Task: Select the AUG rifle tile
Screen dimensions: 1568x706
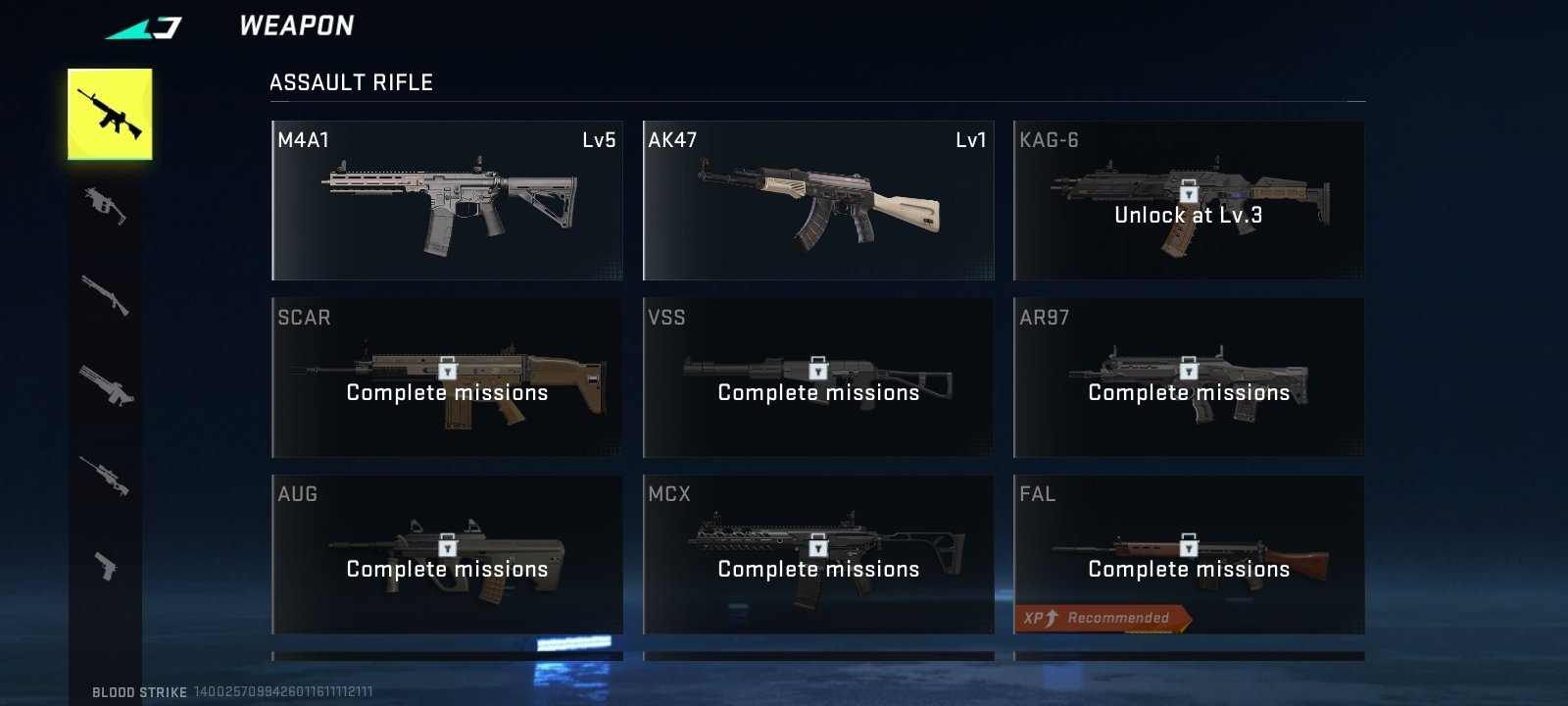Action: [x=447, y=555]
